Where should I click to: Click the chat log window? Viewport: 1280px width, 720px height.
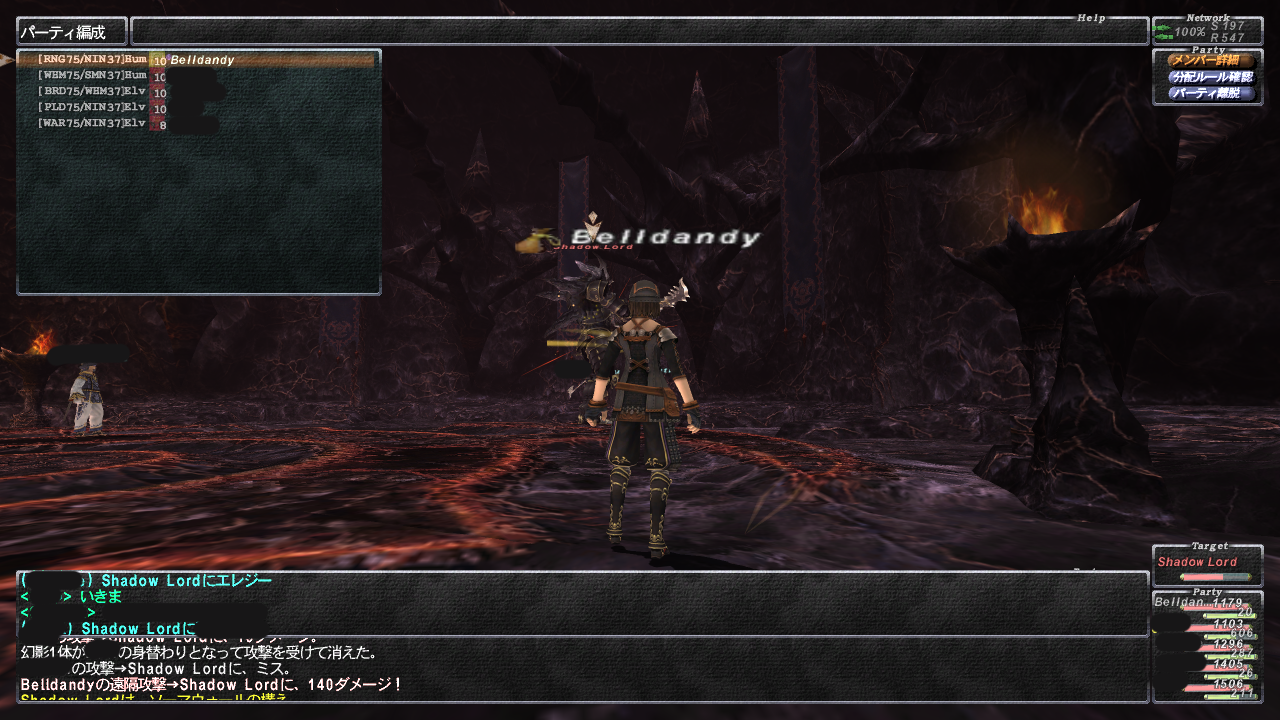click(582, 668)
